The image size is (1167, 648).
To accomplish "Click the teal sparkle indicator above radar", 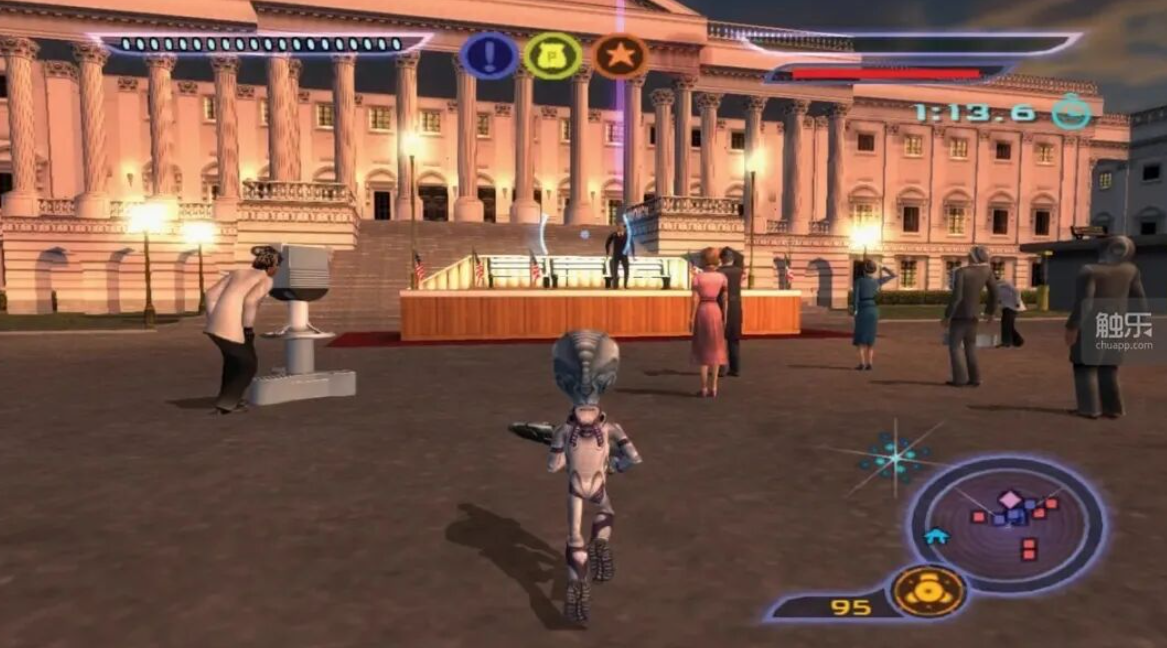I will 895,457.
